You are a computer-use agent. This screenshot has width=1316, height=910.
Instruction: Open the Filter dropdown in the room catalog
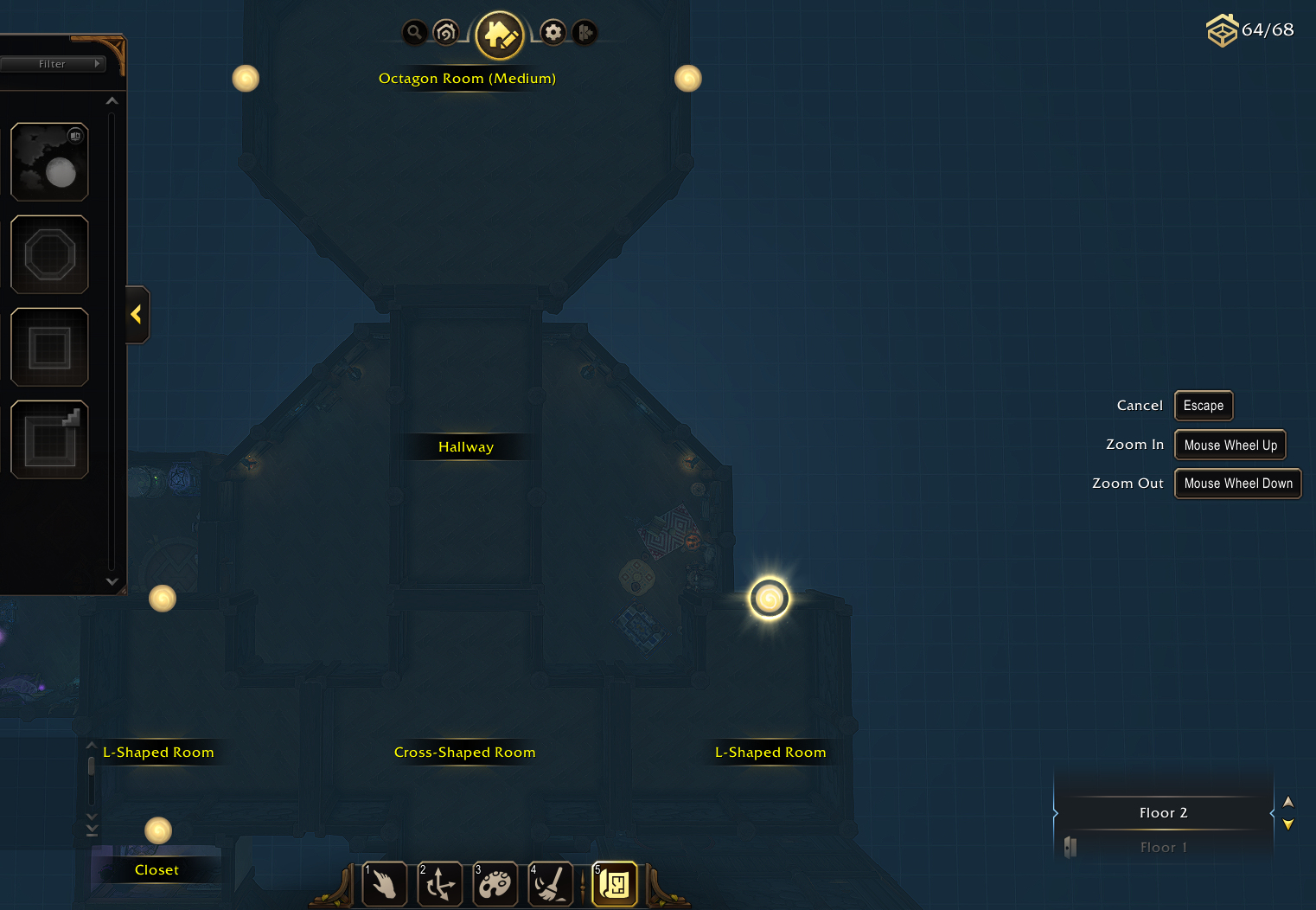[52, 64]
